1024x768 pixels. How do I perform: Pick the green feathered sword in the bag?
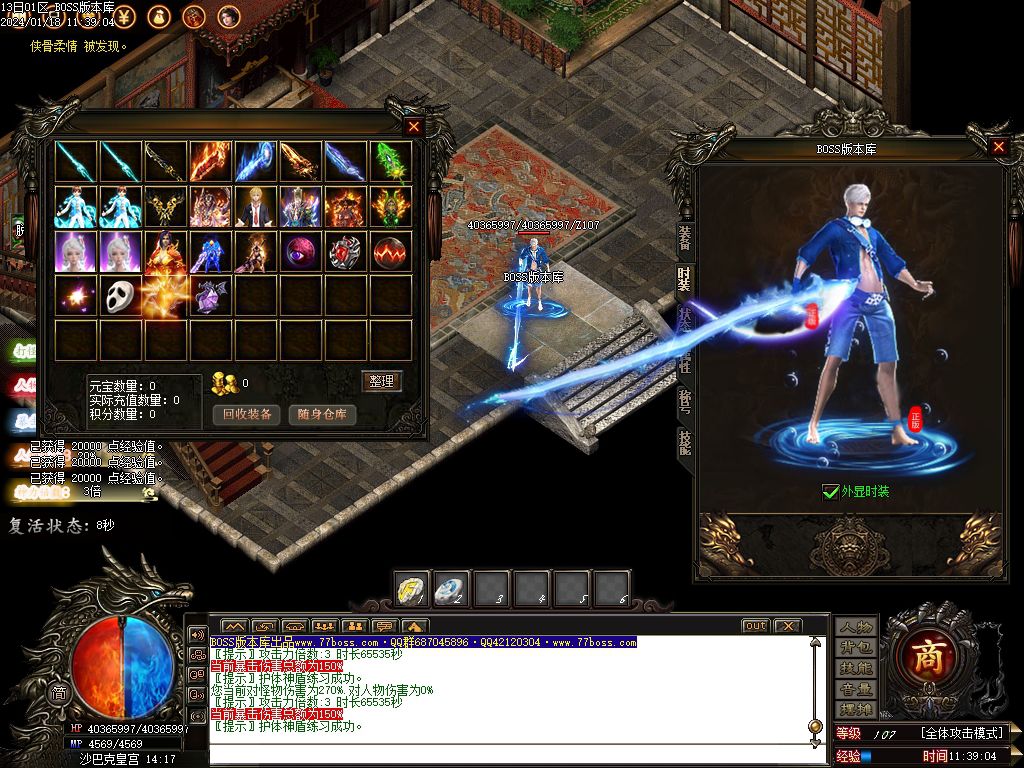coord(391,161)
